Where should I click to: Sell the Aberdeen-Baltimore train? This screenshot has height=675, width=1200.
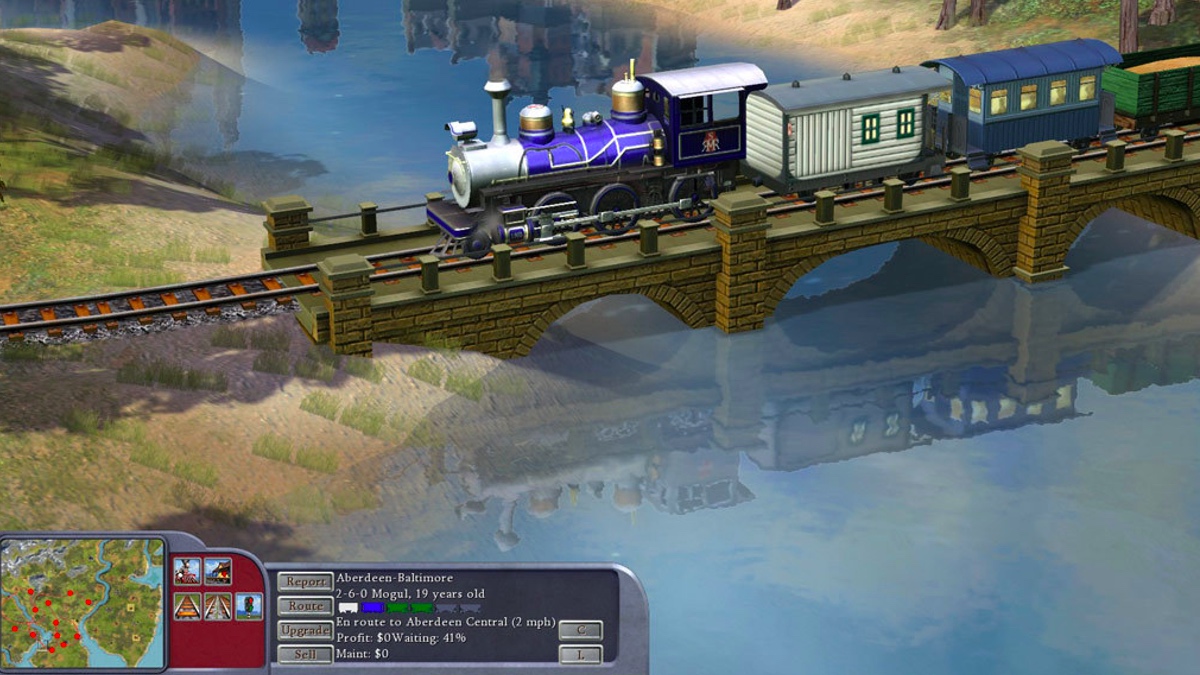(x=305, y=655)
